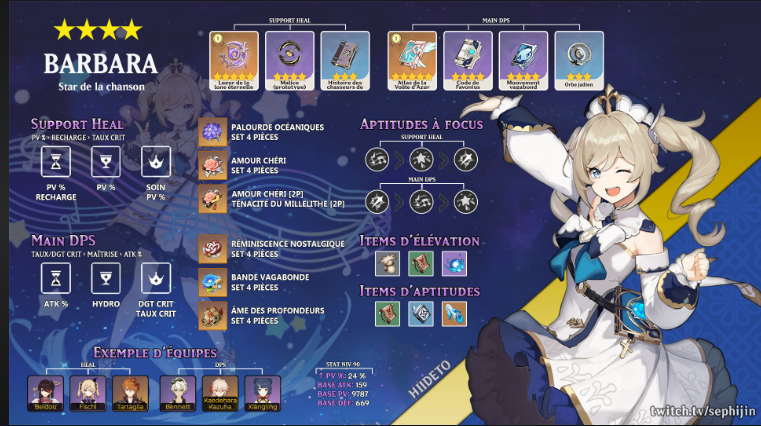The height and width of the screenshot is (426, 761).
Task: Select the Réminiscence Nostalgique artifact set icon
Action: pos(212,248)
